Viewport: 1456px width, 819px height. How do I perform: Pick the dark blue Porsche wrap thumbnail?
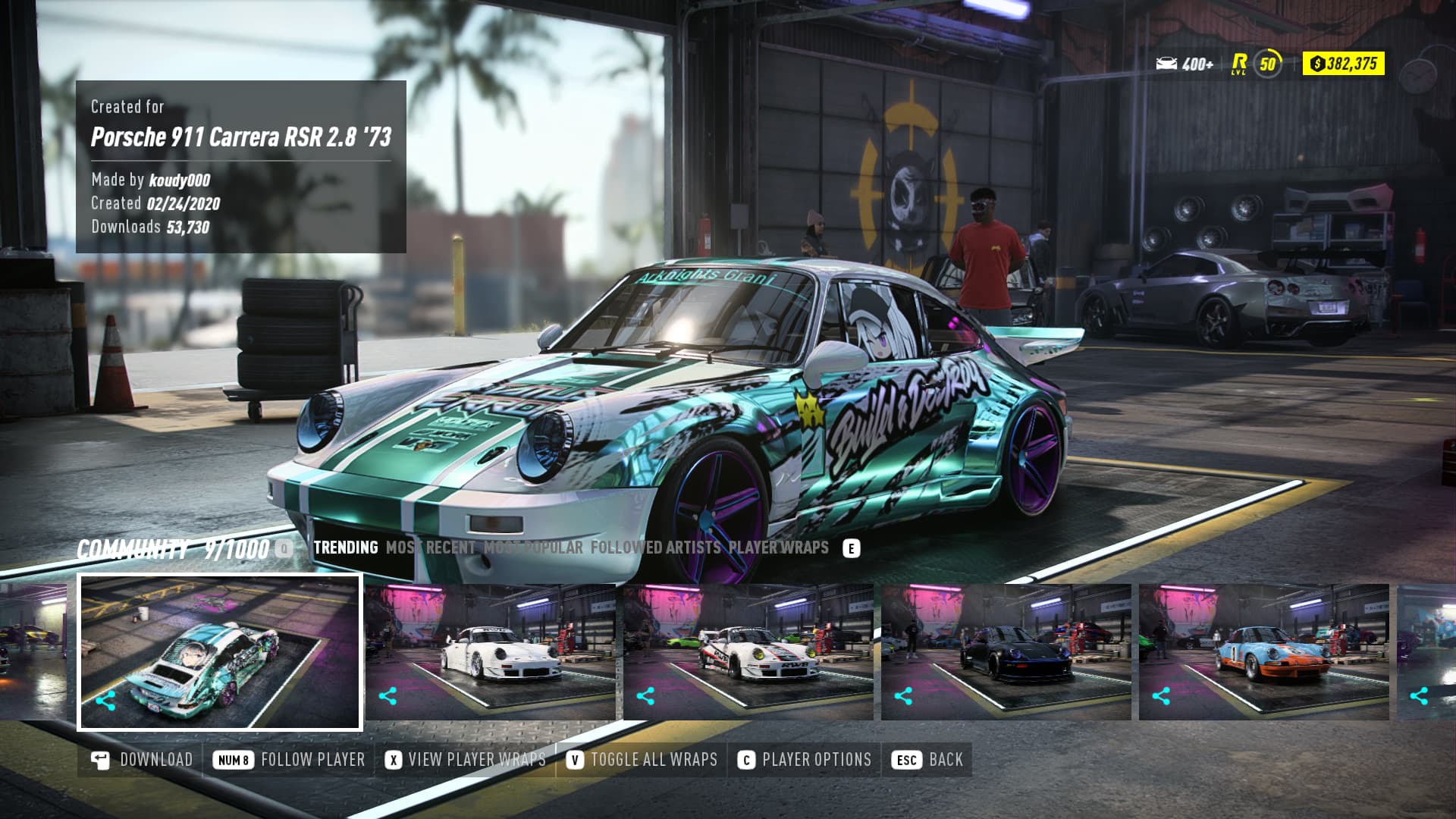[x=1006, y=652]
